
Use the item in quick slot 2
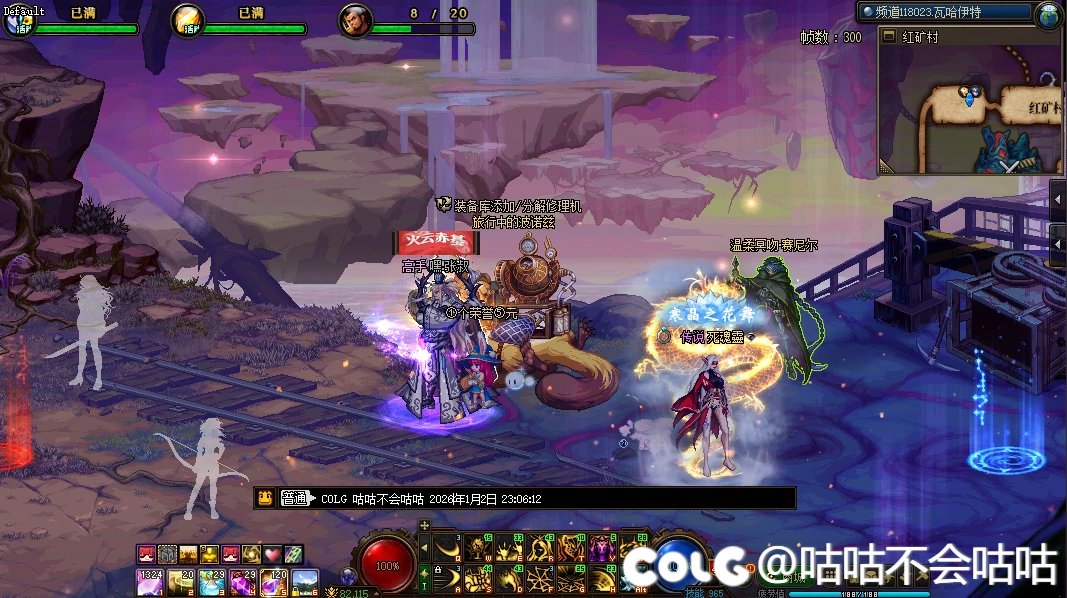click(x=181, y=581)
